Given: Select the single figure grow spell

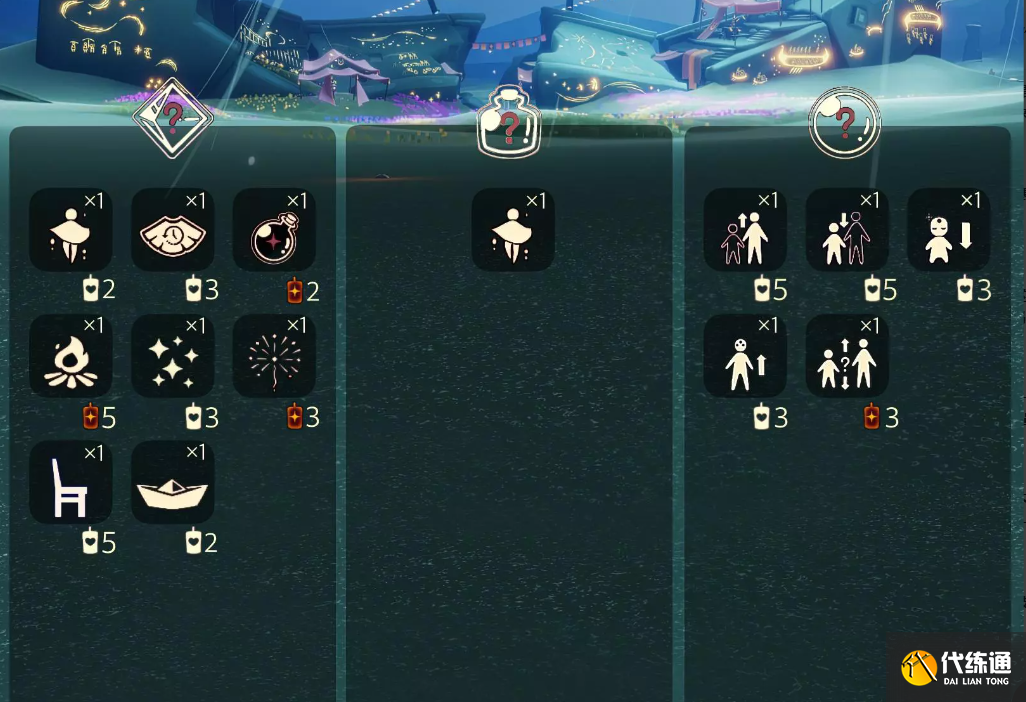Looking at the screenshot, I should coord(744,356).
